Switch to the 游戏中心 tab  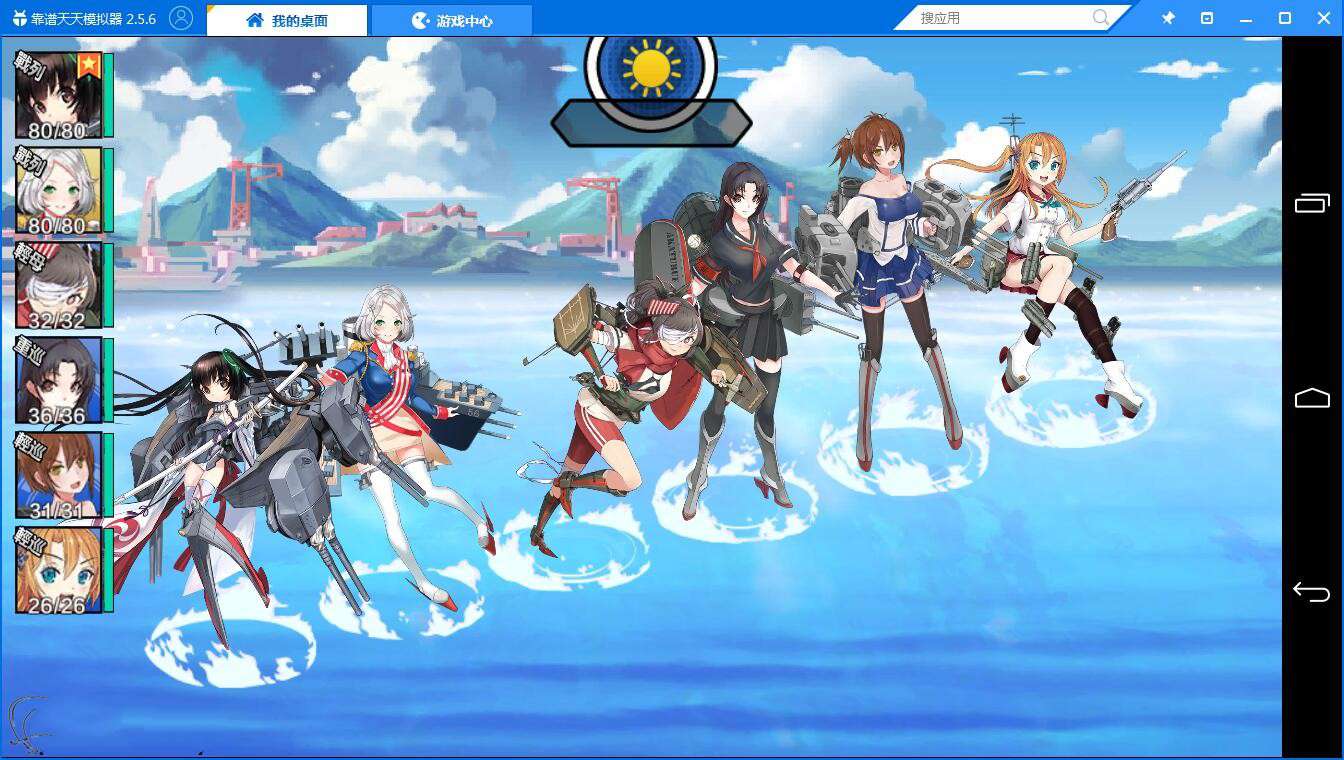(x=452, y=20)
